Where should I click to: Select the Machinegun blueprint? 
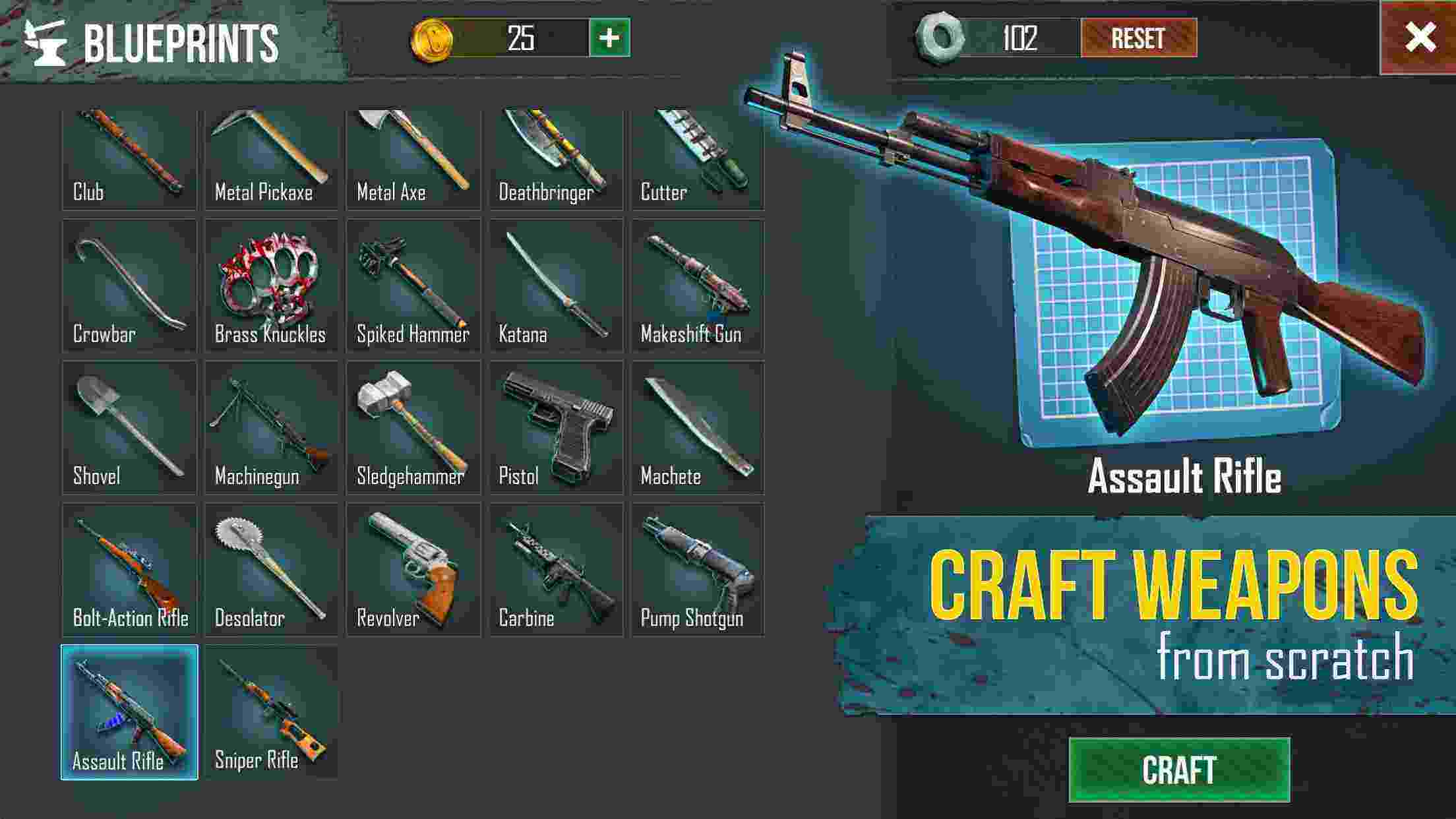[272, 427]
